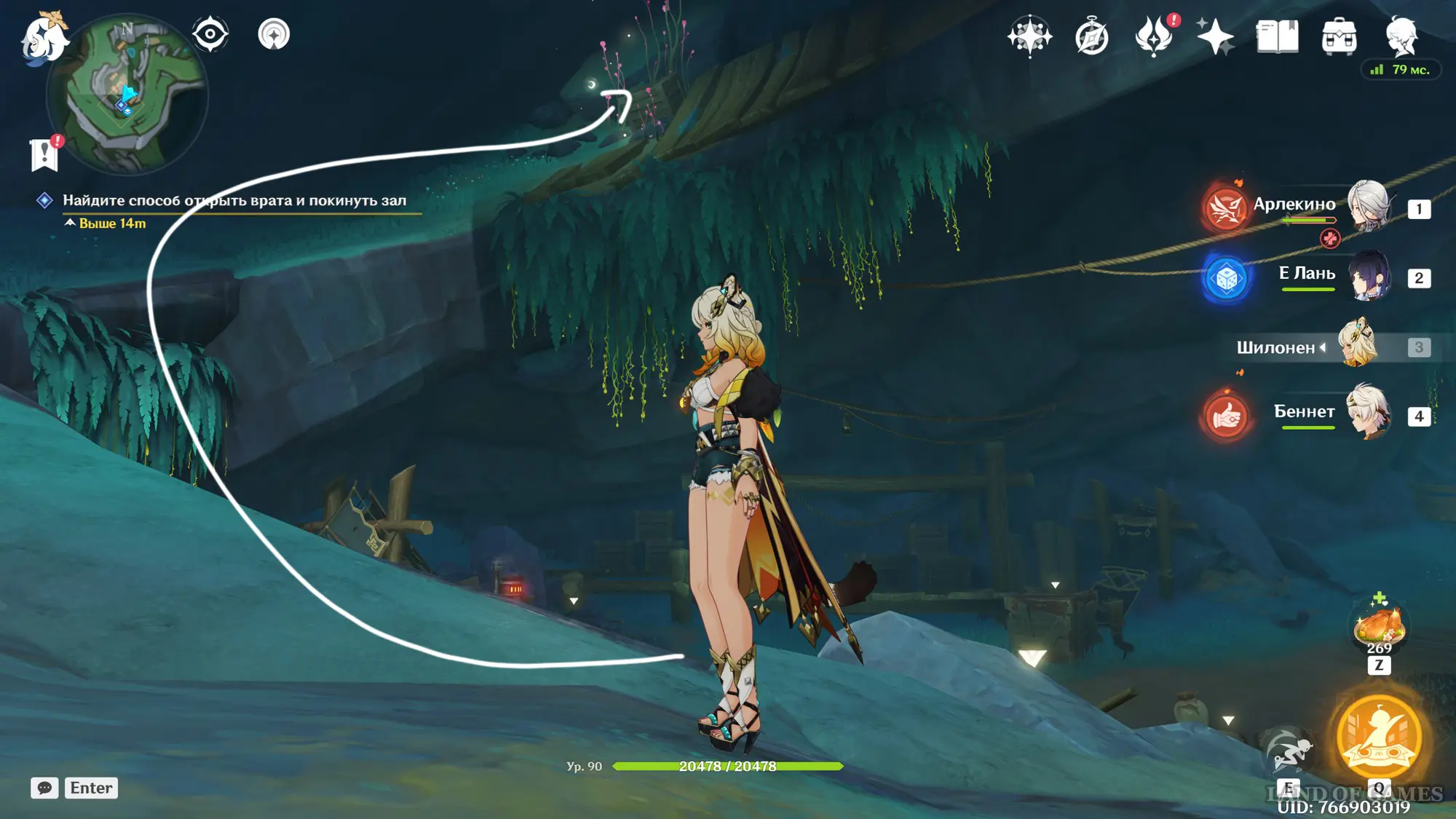Switch to party member Е Лань
The height and width of the screenshot is (819, 1456).
click(1368, 276)
